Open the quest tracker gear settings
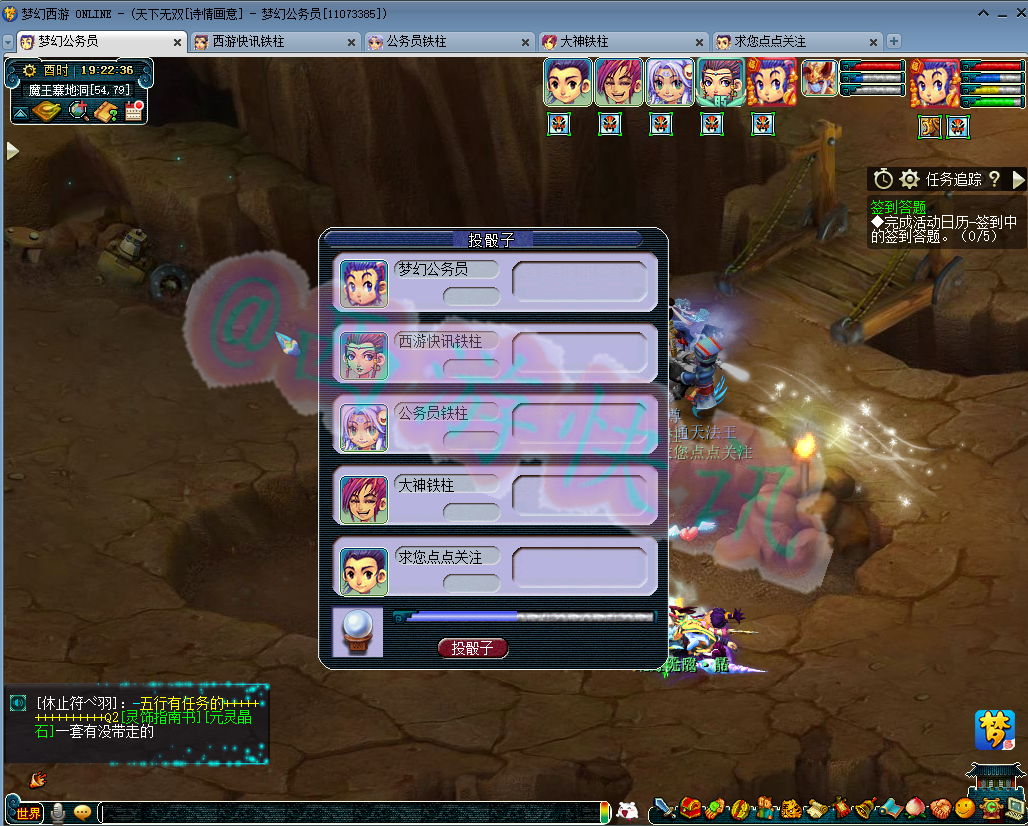The image size is (1028, 826). pos(909,179)
